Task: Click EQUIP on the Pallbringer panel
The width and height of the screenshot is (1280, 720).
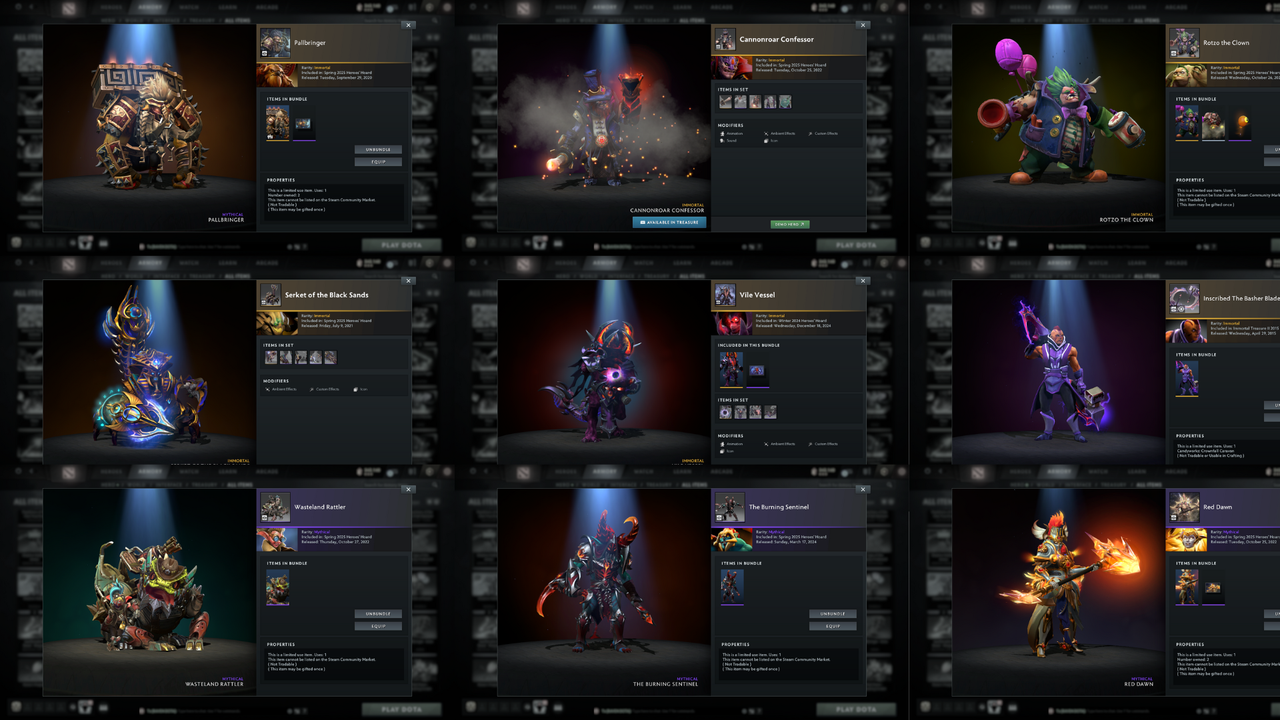Action: tap(378, 161)
